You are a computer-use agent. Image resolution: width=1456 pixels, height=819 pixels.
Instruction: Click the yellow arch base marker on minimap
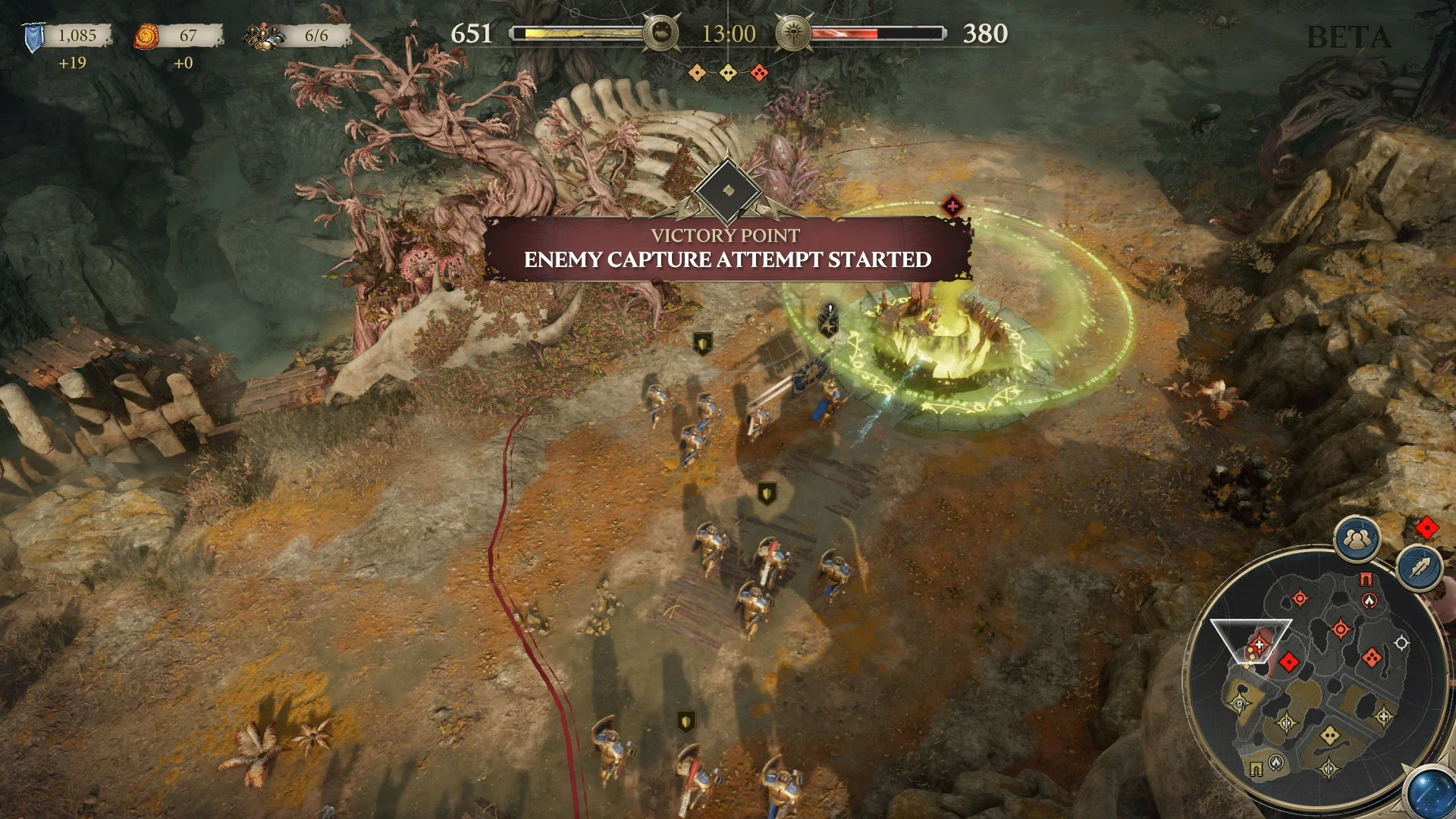(1256, 770)
